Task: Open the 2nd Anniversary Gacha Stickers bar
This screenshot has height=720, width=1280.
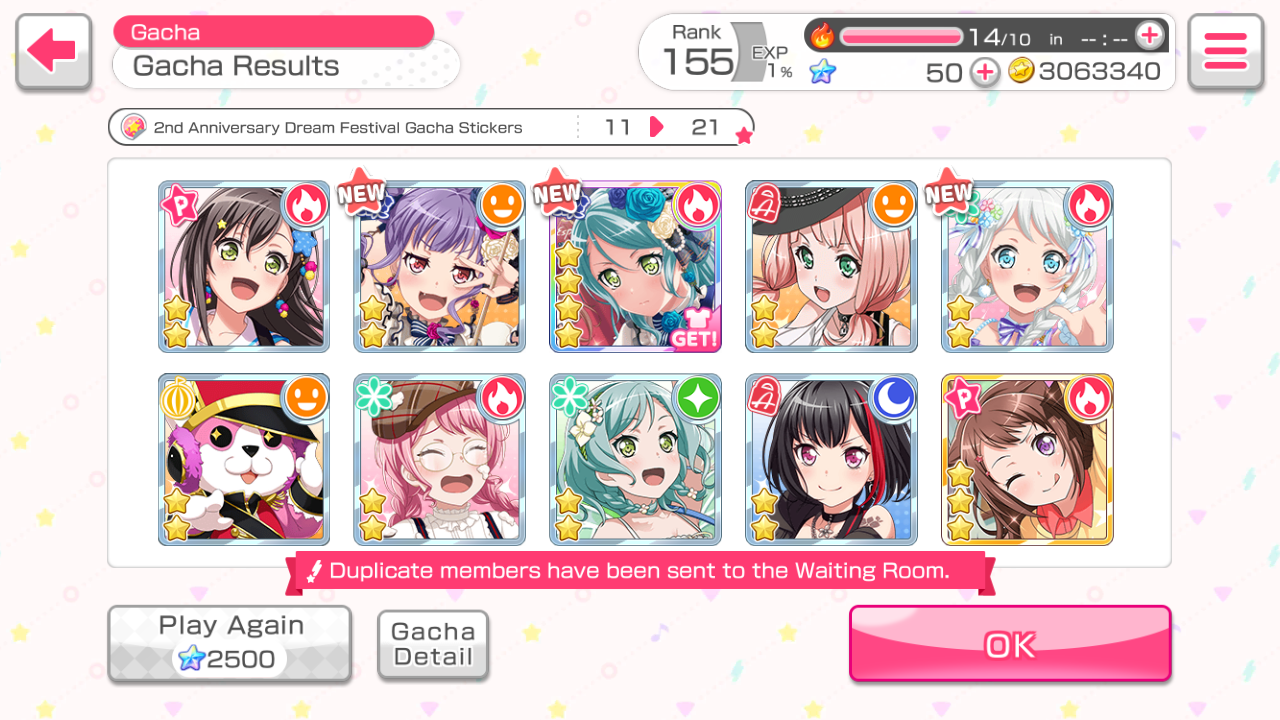Action: point(430,127)
